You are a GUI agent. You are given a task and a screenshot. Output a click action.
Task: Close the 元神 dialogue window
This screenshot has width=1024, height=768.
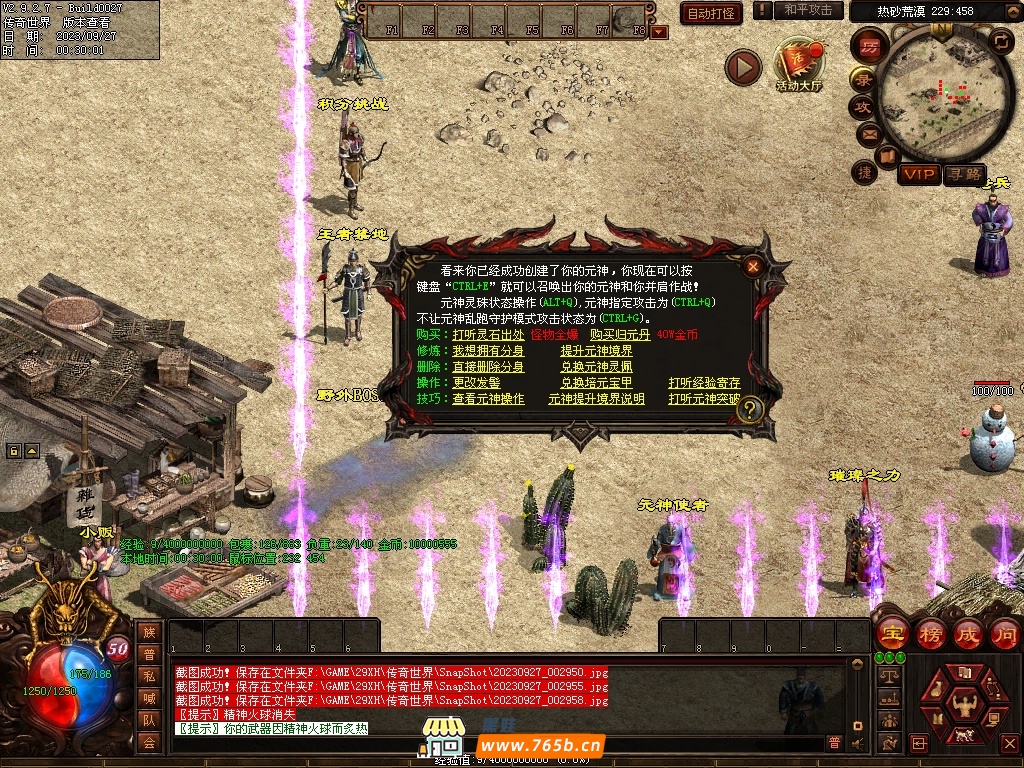753,267
